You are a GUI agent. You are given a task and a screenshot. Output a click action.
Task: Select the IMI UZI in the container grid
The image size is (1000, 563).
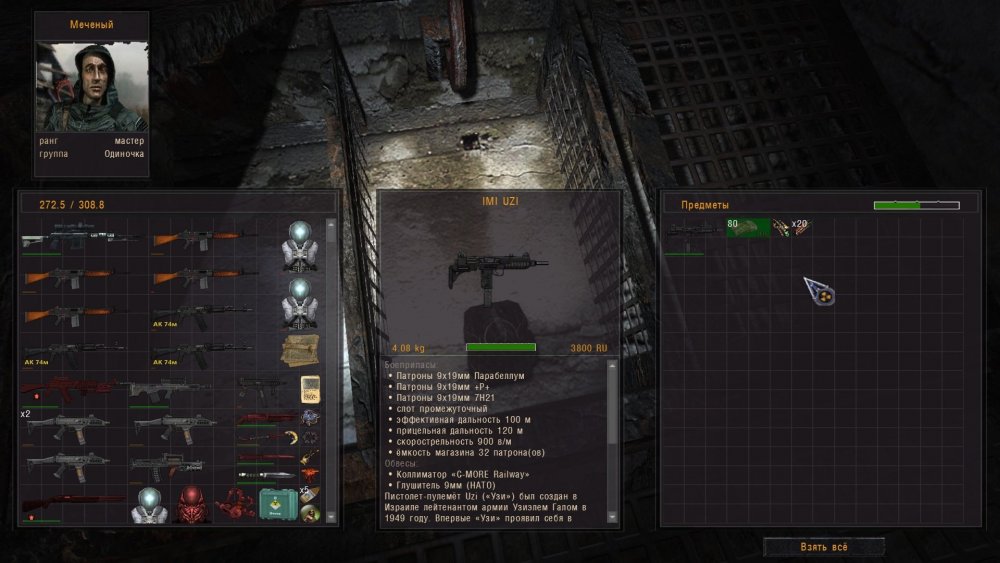692,232
